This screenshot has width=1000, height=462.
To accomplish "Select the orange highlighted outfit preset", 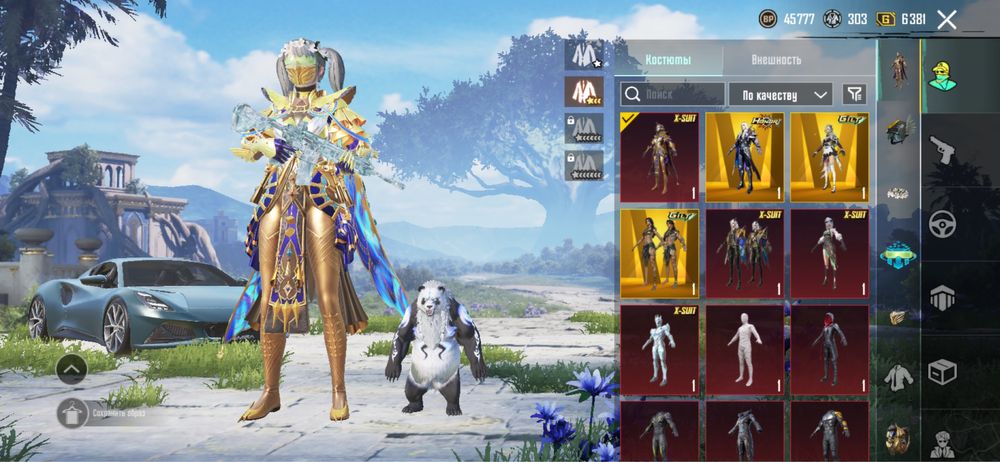I will [582, 92].
